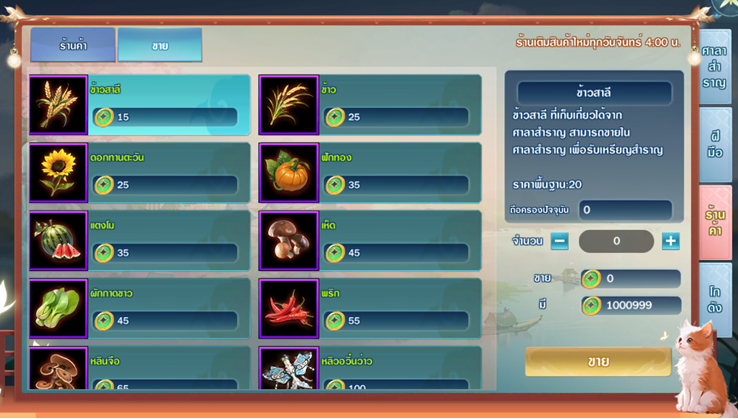Image resolution: width=738 pixels, height=419 pixels.
Task: Confirm sale with the yellow ขาย button
Action: (x=598, y=361)
